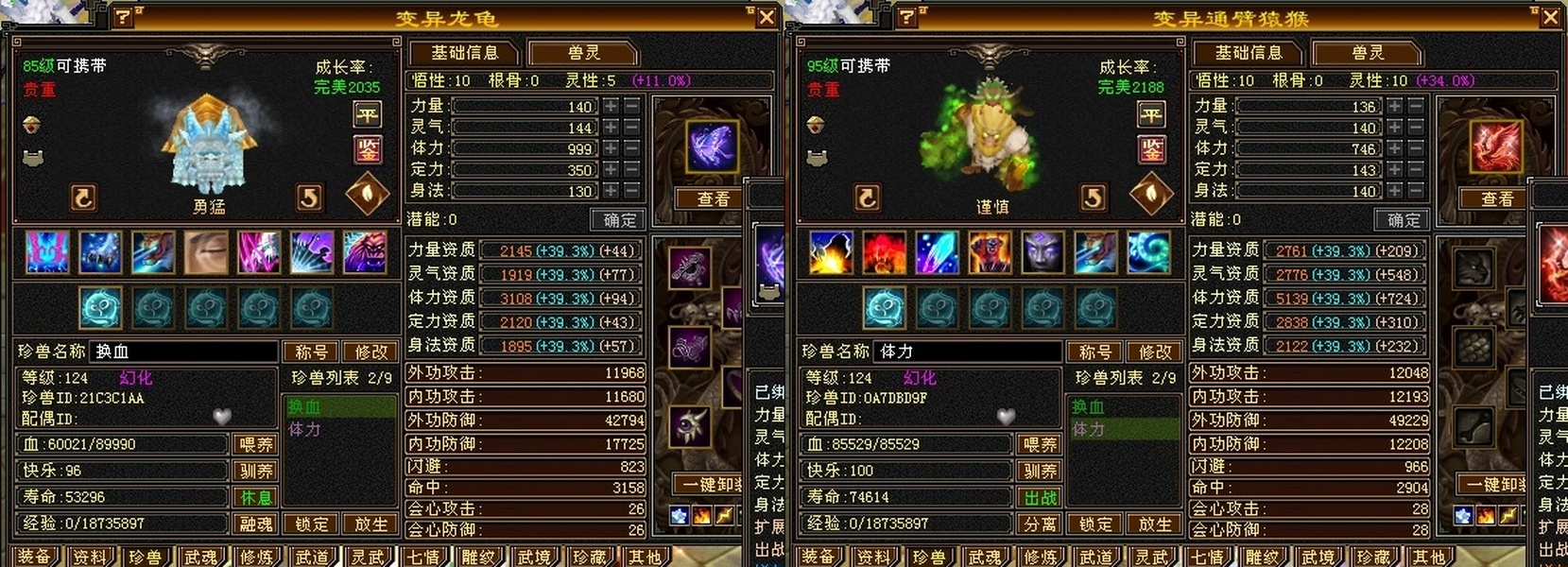Open the question mark help of 变异龙龟 window
This screenshot has width=1568, height=567.
pos(123,17)
